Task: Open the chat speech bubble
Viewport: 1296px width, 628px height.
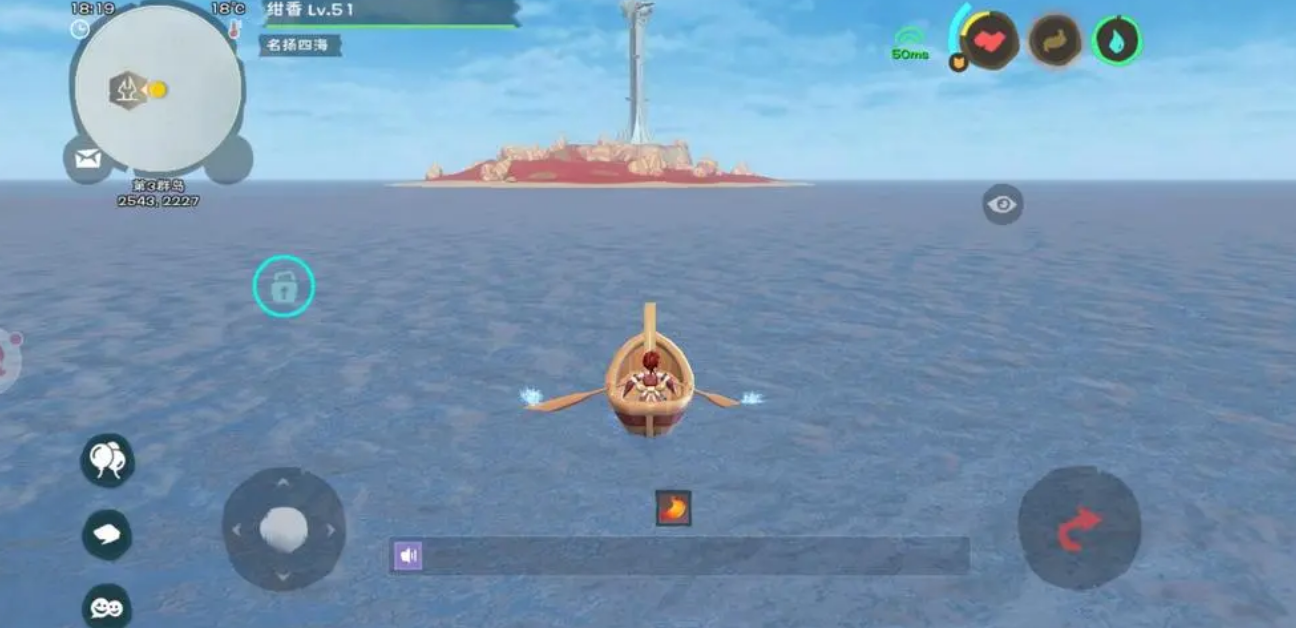Action: tap(107, 535)
